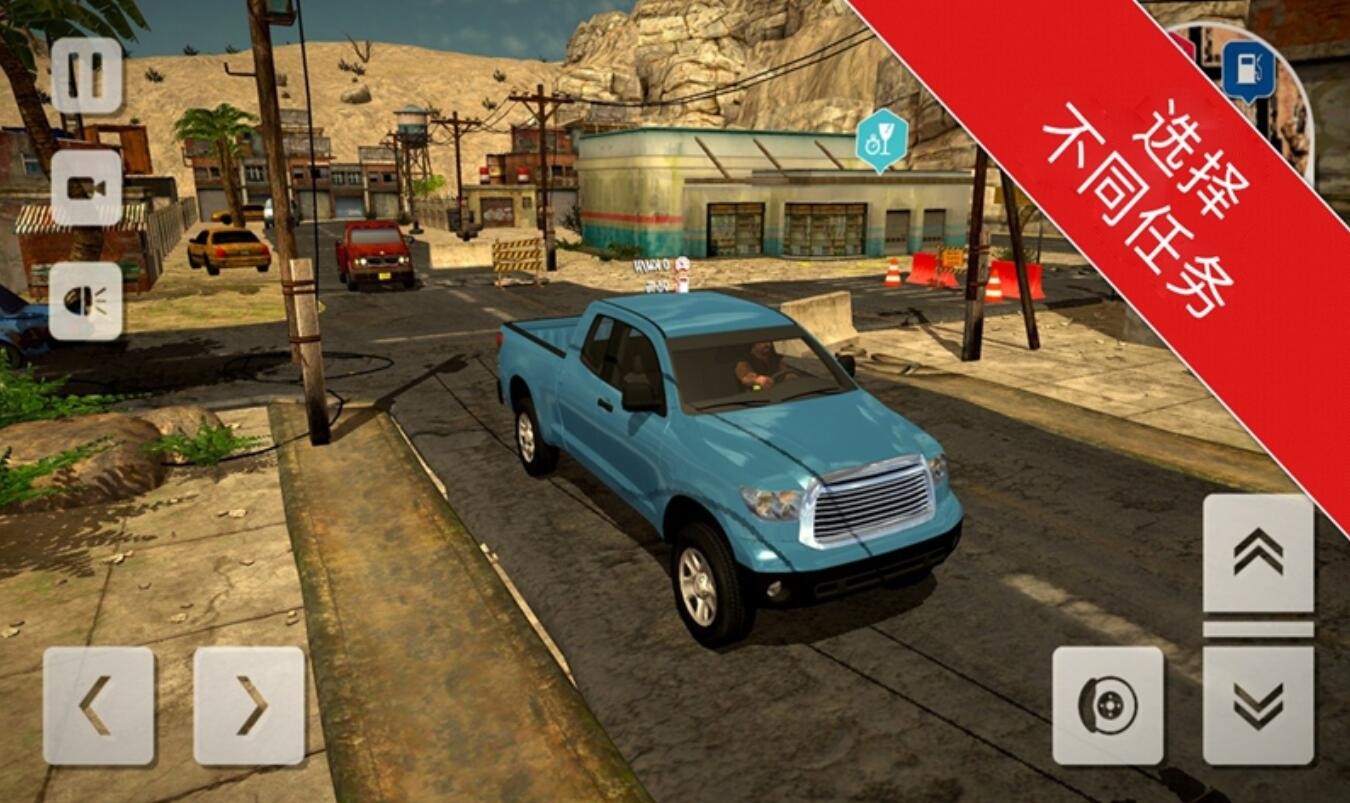Click the gas station marker on minimap

1248,70
